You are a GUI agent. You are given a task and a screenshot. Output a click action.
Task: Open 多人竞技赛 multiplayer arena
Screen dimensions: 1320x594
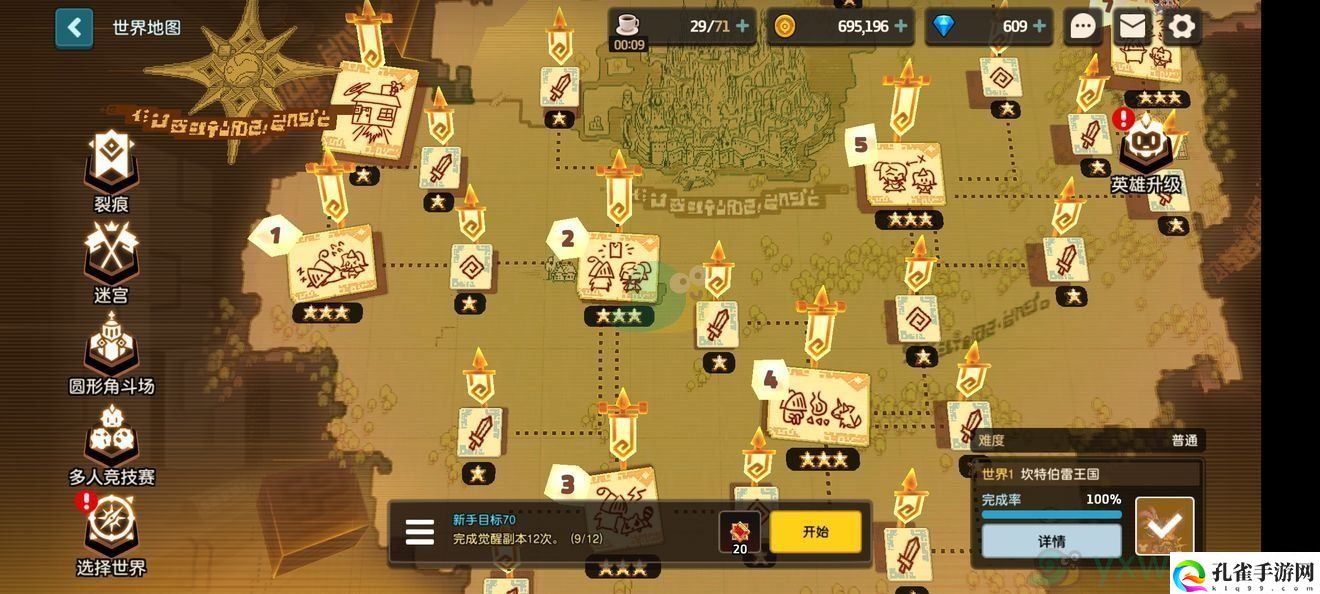point(111,444)
